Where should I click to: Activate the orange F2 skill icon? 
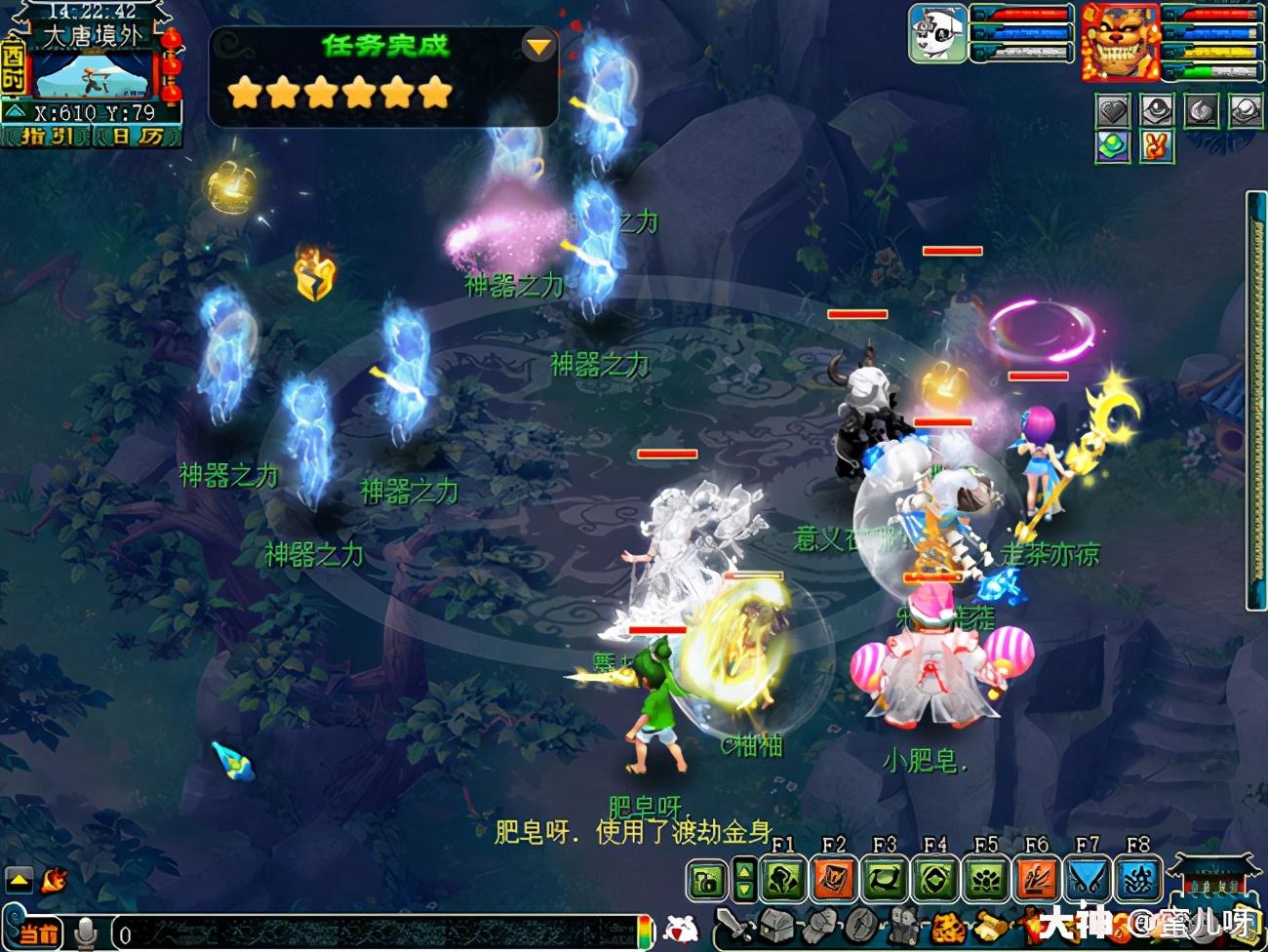pyautogui.click(x=834, y=880)
